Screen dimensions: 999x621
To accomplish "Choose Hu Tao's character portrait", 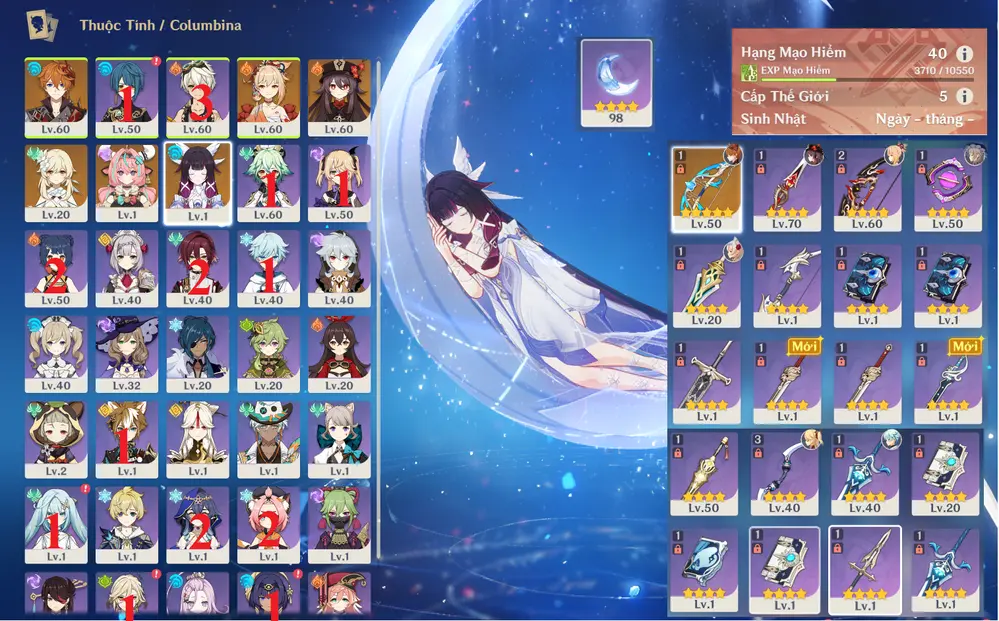I will (x=339, y=97).
